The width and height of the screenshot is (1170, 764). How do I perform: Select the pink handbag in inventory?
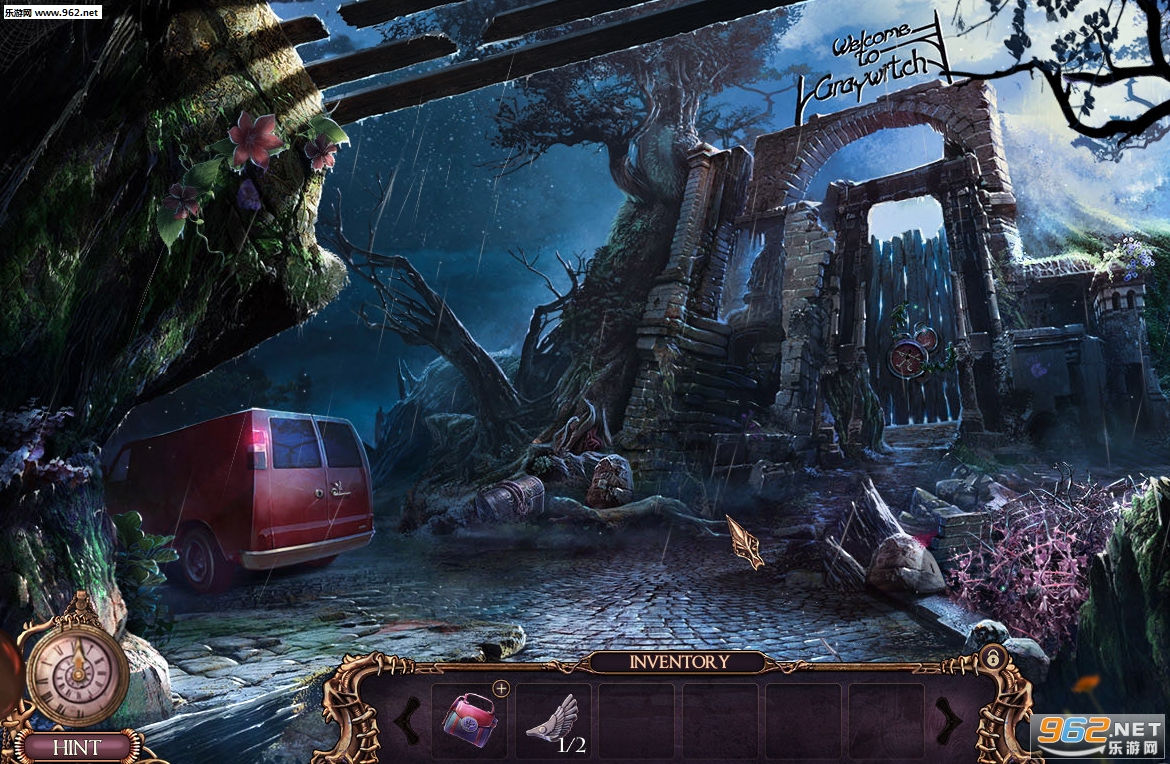(x=469, y=719)
